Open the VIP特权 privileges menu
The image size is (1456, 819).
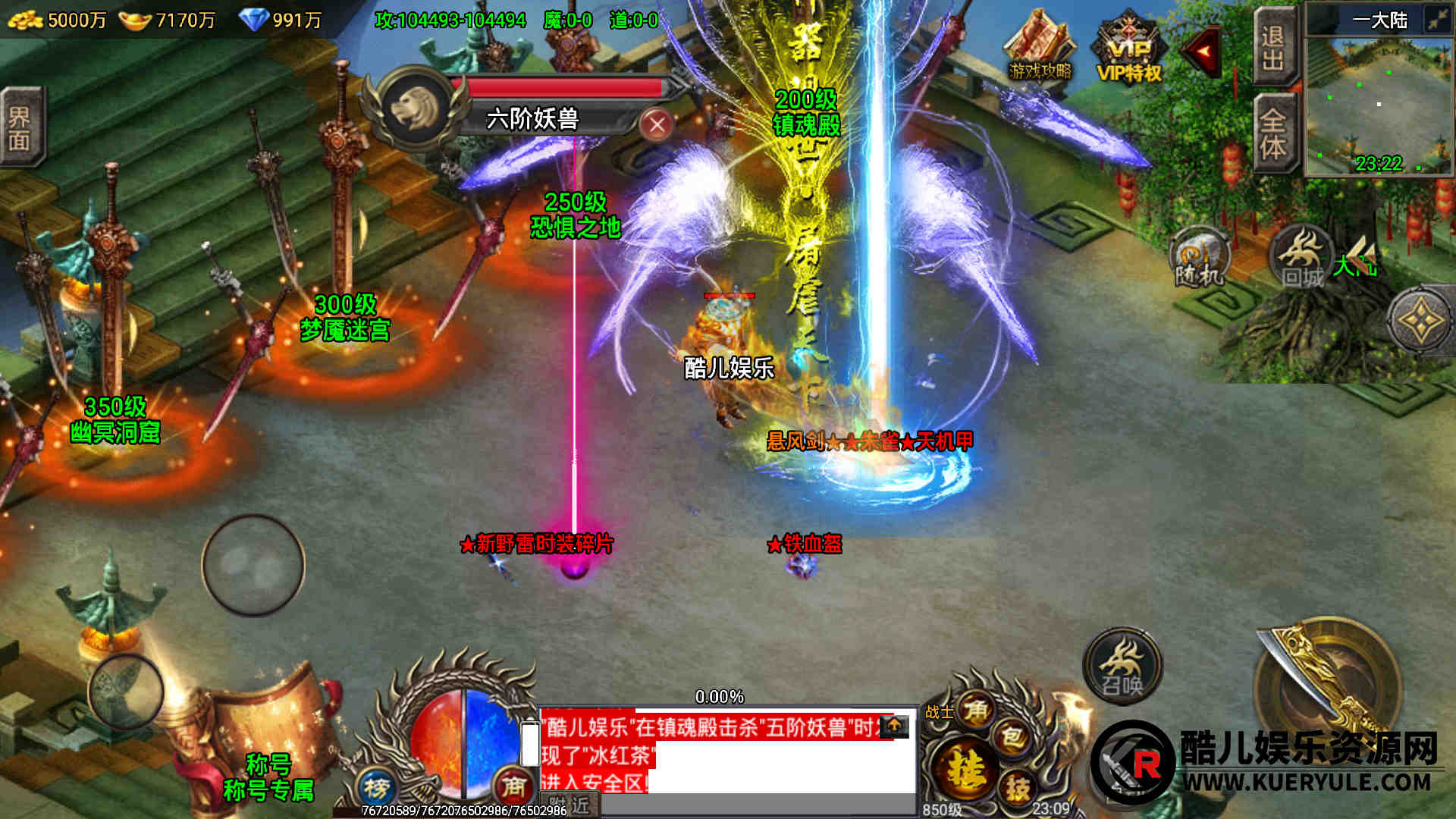[1129, 50]
